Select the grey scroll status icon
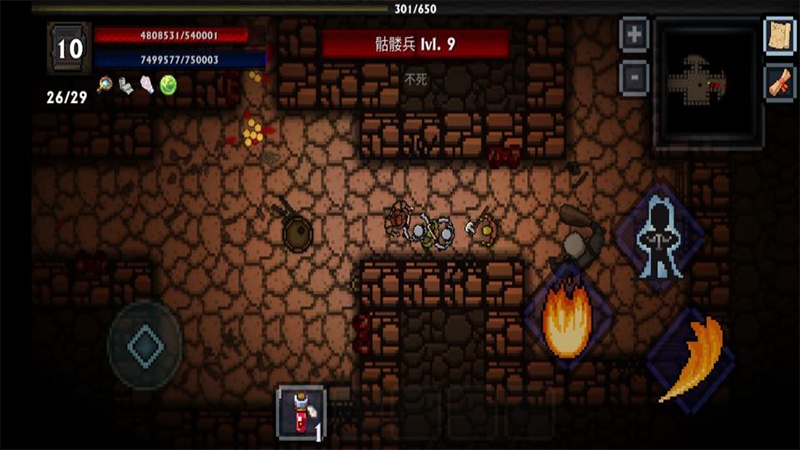Viewport: 800px width, 450px height. pos(125,85)
